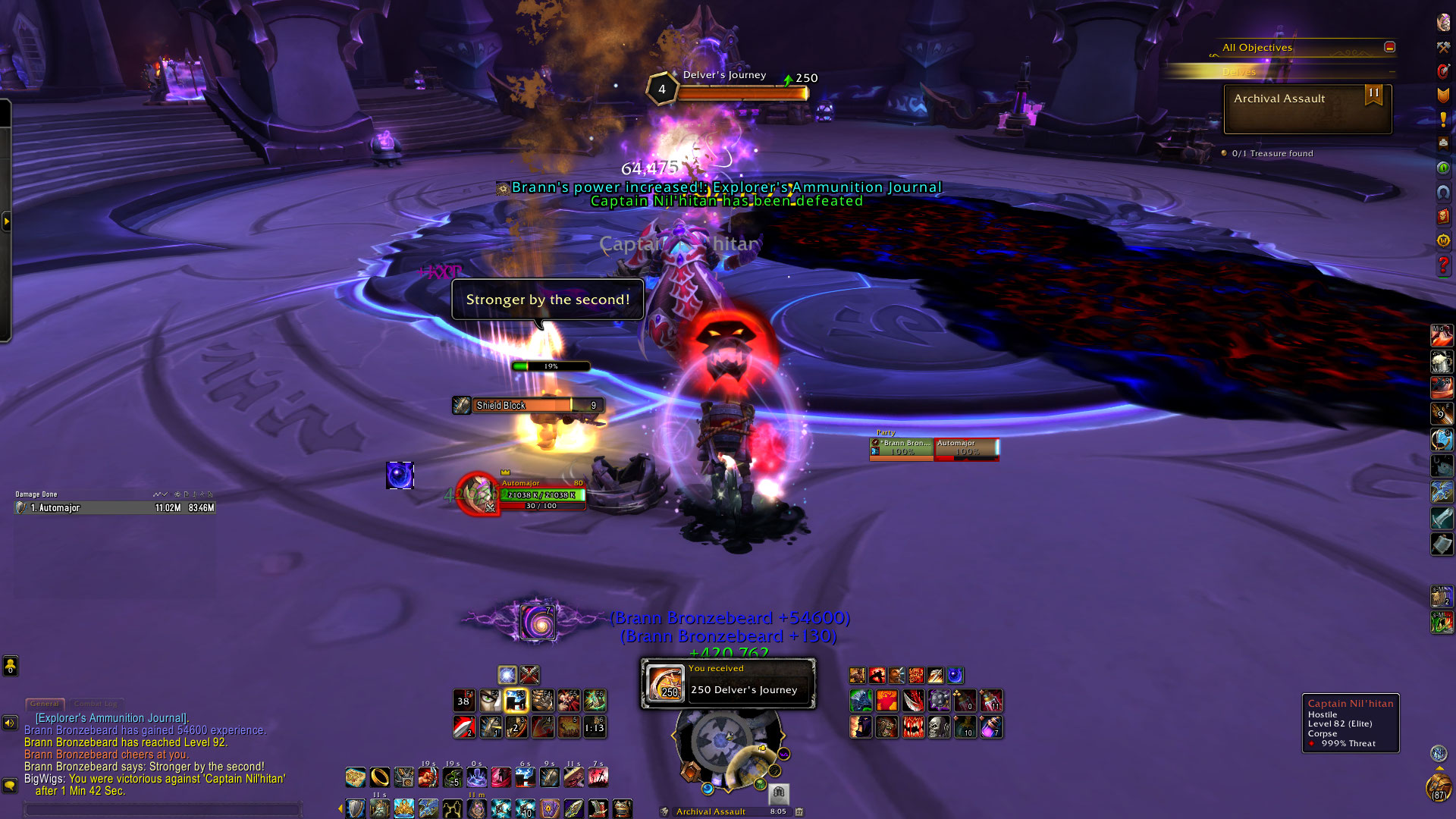Image resolution: width=1456 pixels, height=819 pixels.
Task: Select the General chat tab
Action: pyautogui.click(x=45, y=704)
